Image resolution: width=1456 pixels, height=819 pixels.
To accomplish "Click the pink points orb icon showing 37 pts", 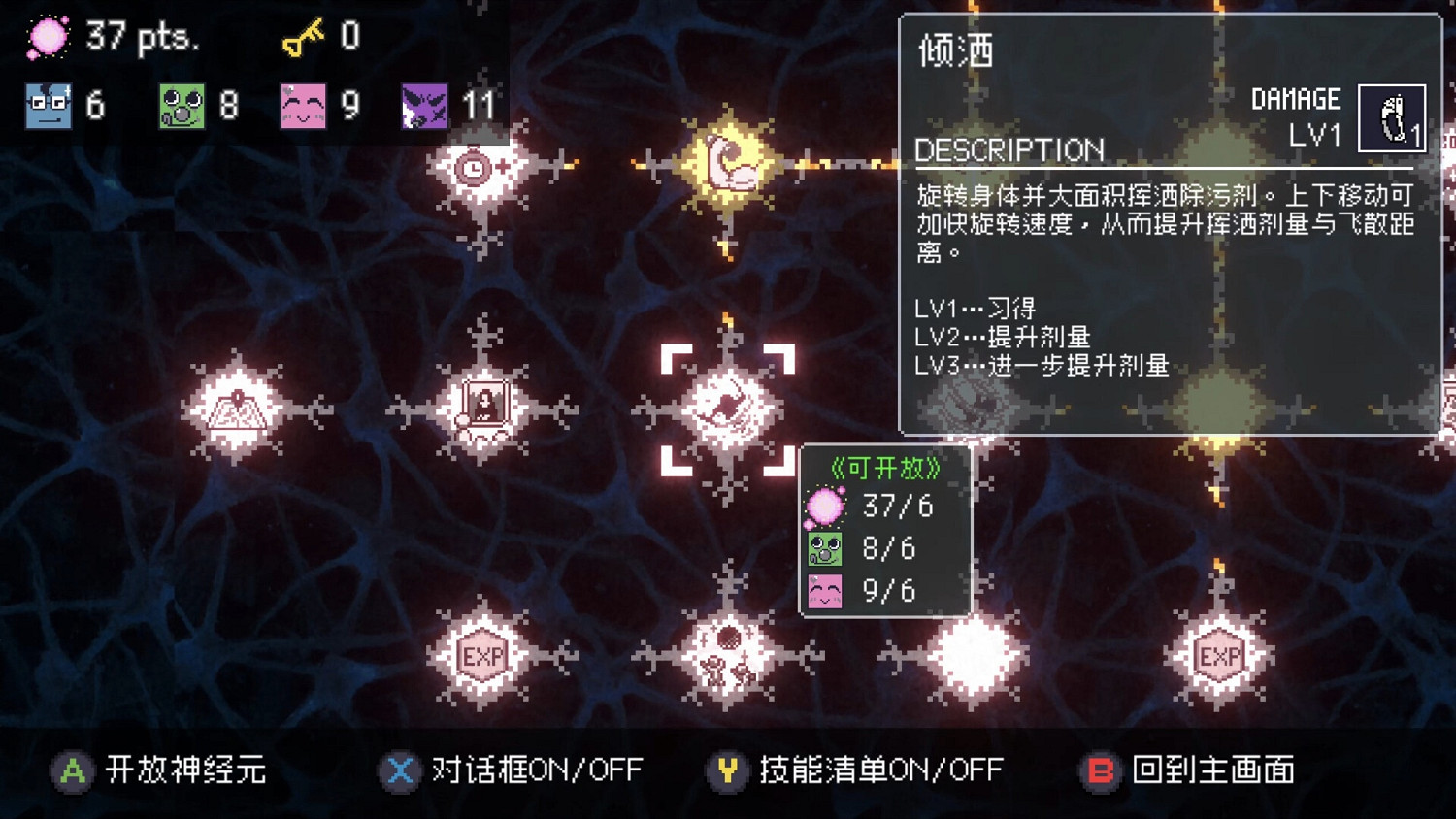I will click(47, 37).
